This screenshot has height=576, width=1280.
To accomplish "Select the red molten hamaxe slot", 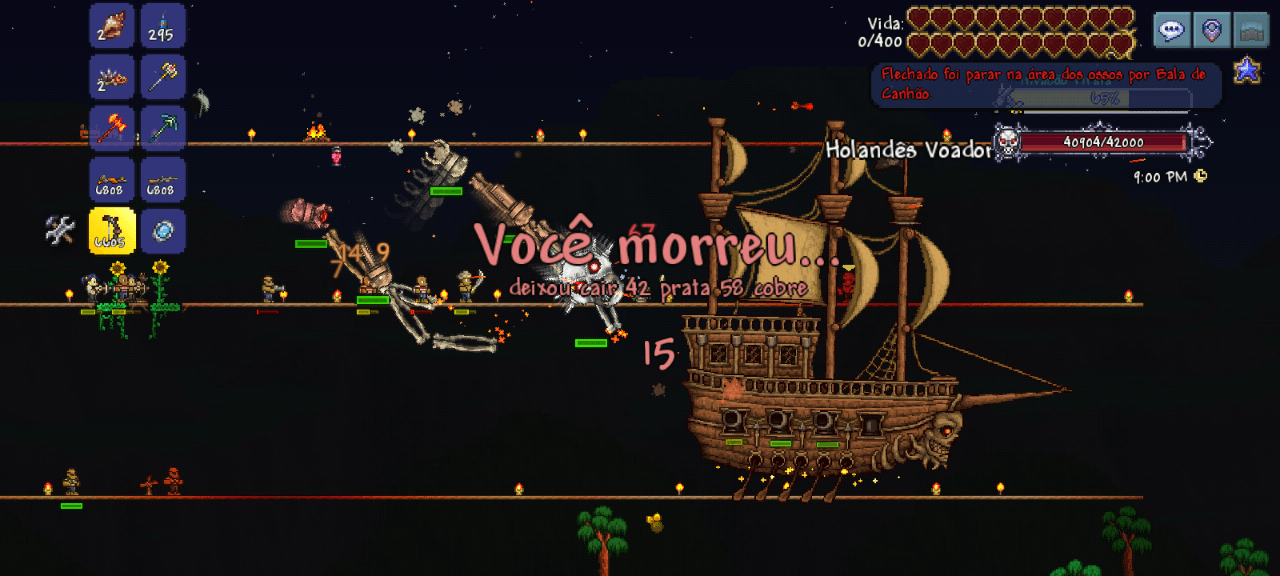I will click(112, 127).
